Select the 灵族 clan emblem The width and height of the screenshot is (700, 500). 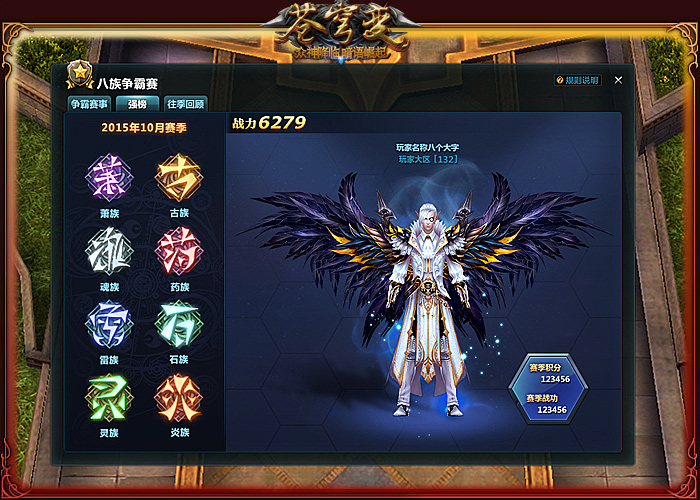click(x=108, y=397)
